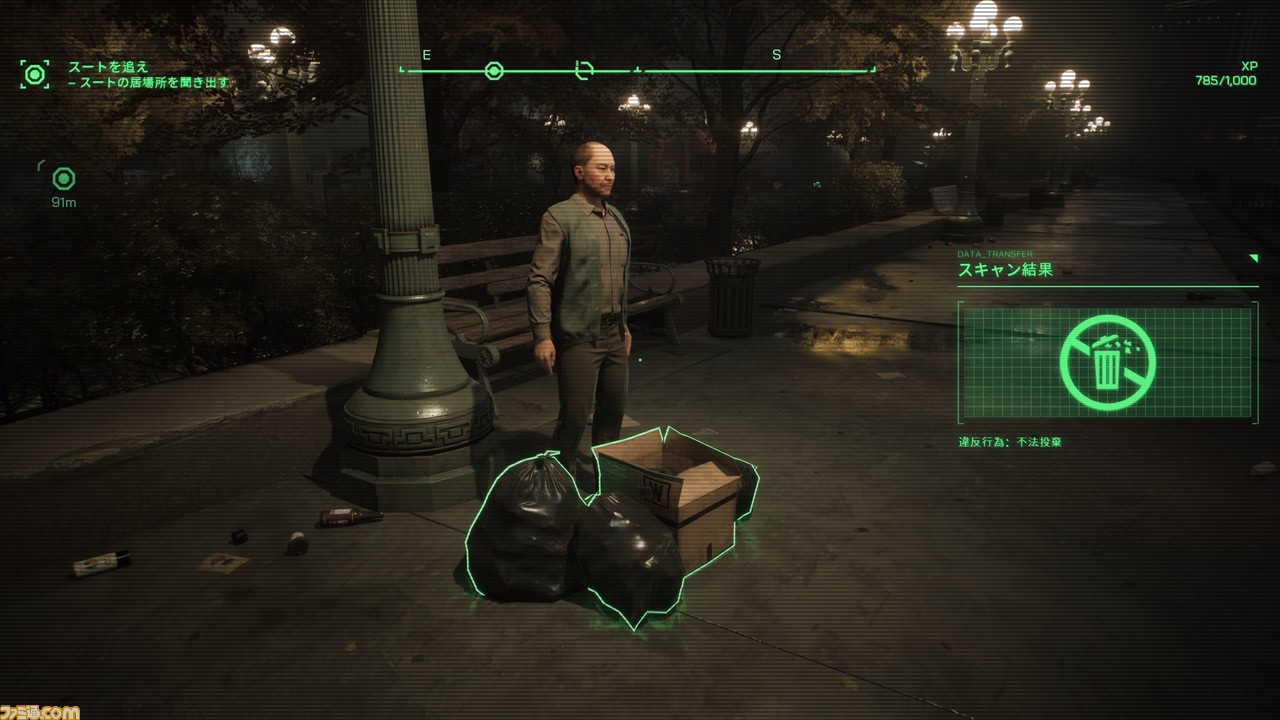Select the quest objective tracker icon
This screenshot has height=720, width=1280.
(35, 74)
